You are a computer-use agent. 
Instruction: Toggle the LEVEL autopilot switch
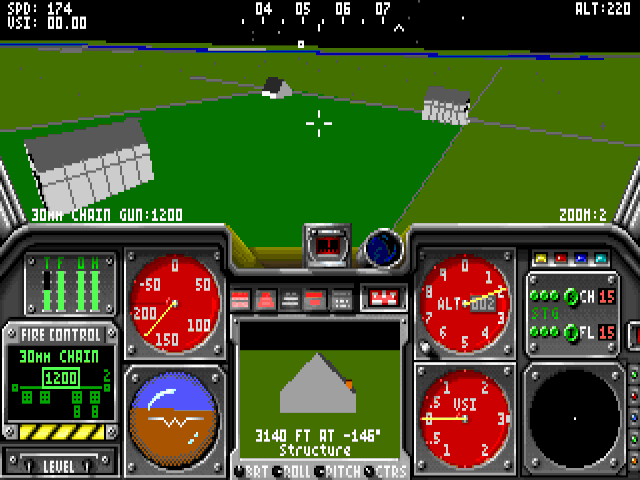(x=57, y=465)
